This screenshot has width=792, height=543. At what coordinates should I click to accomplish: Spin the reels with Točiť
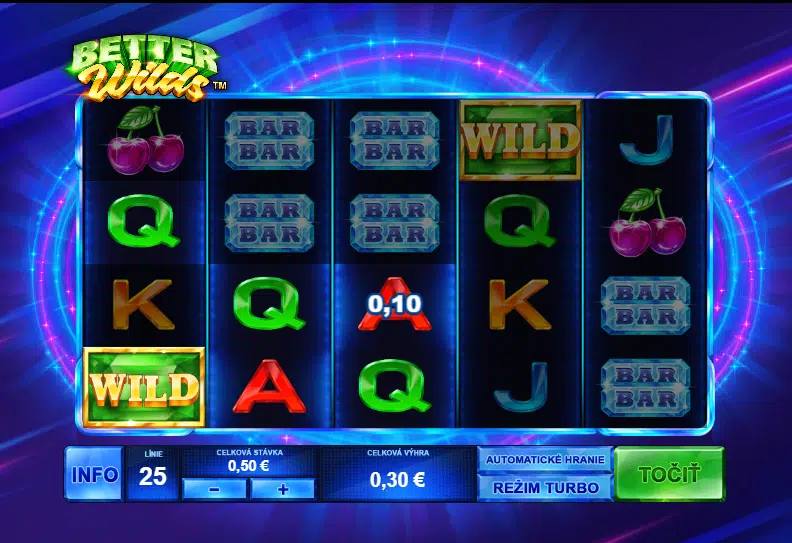tap(669, 473)
